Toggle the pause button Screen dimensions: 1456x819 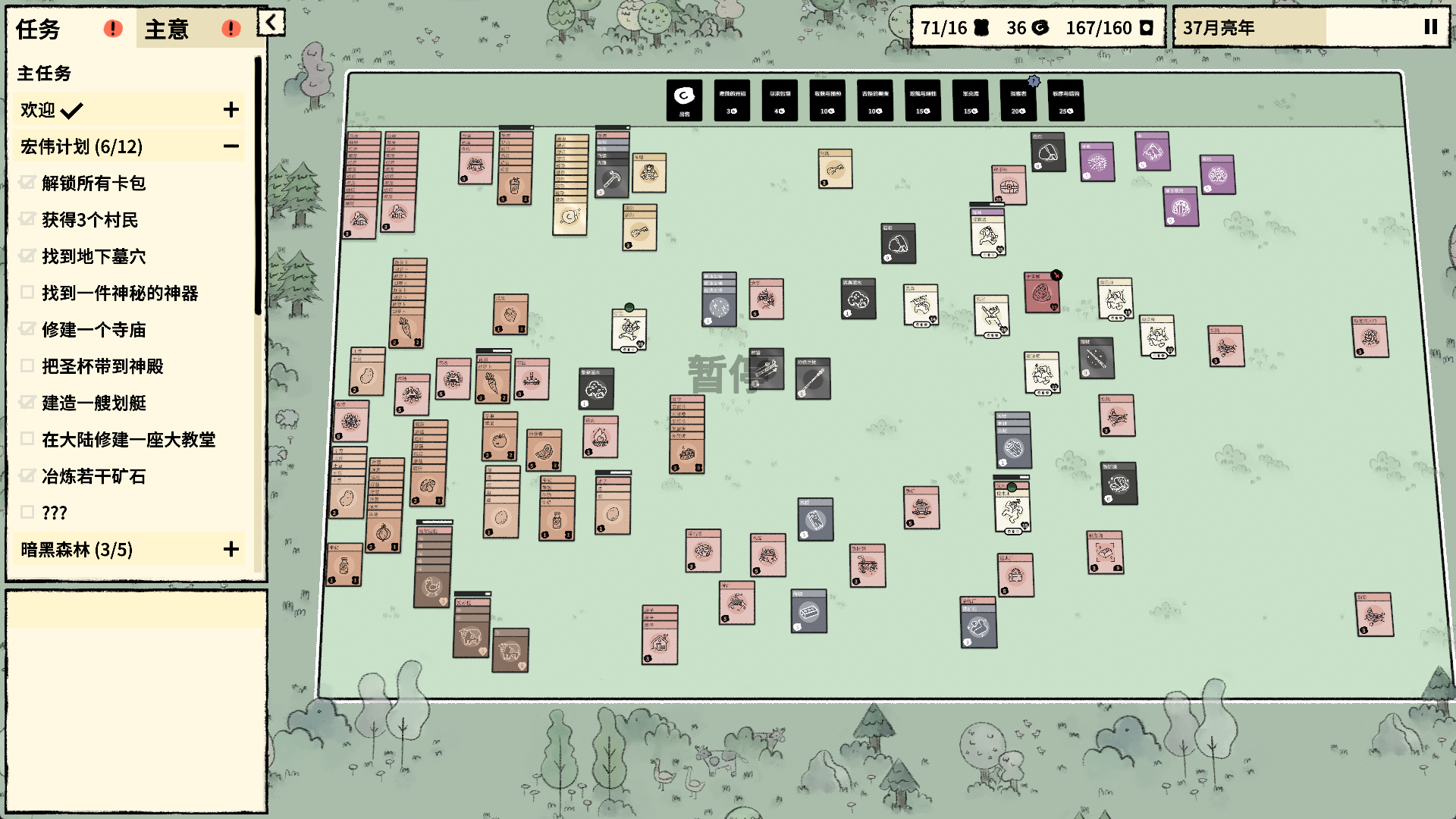pos(1430,27)
